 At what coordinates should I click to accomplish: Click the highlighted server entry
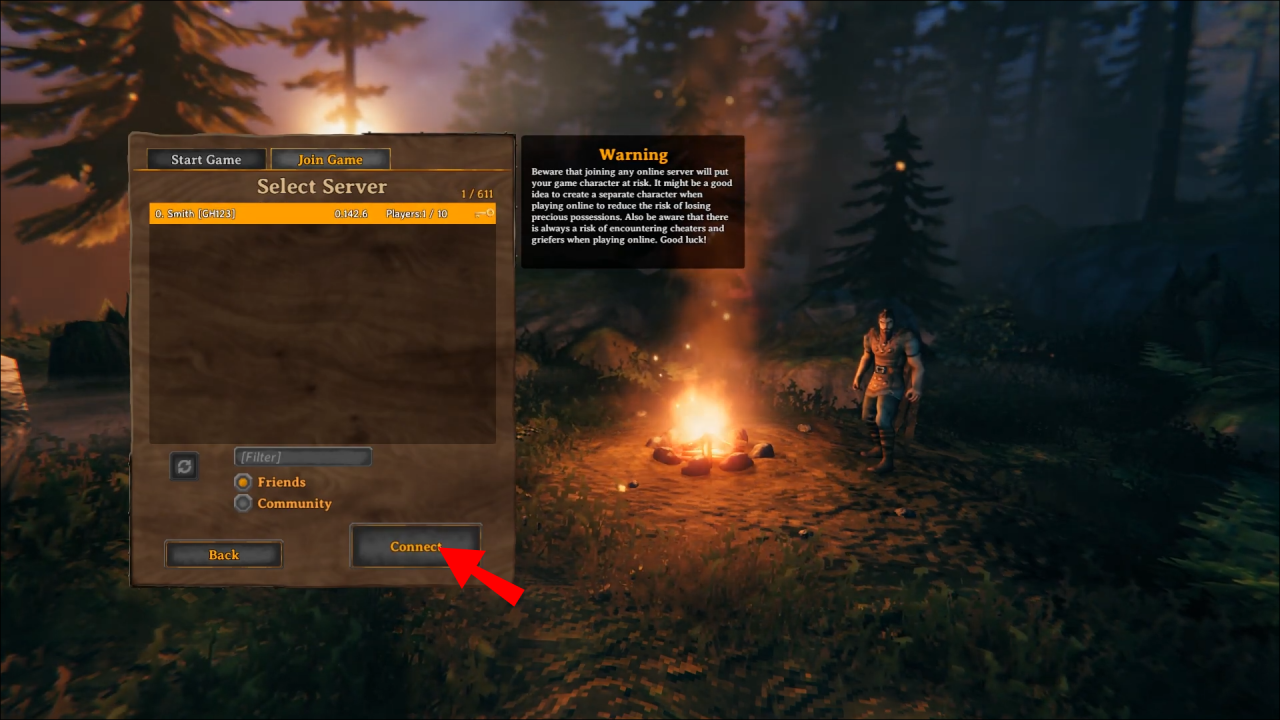click(x=320, y=213)
